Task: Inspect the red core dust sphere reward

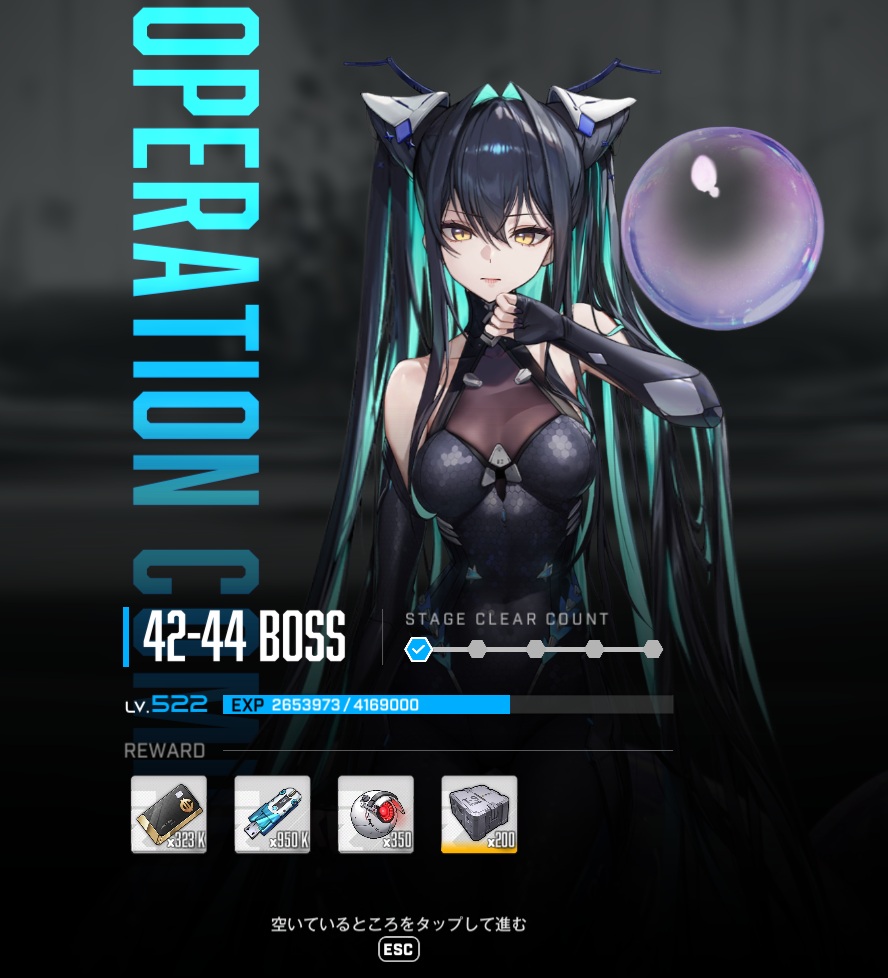Action: [x=376, y=814]
